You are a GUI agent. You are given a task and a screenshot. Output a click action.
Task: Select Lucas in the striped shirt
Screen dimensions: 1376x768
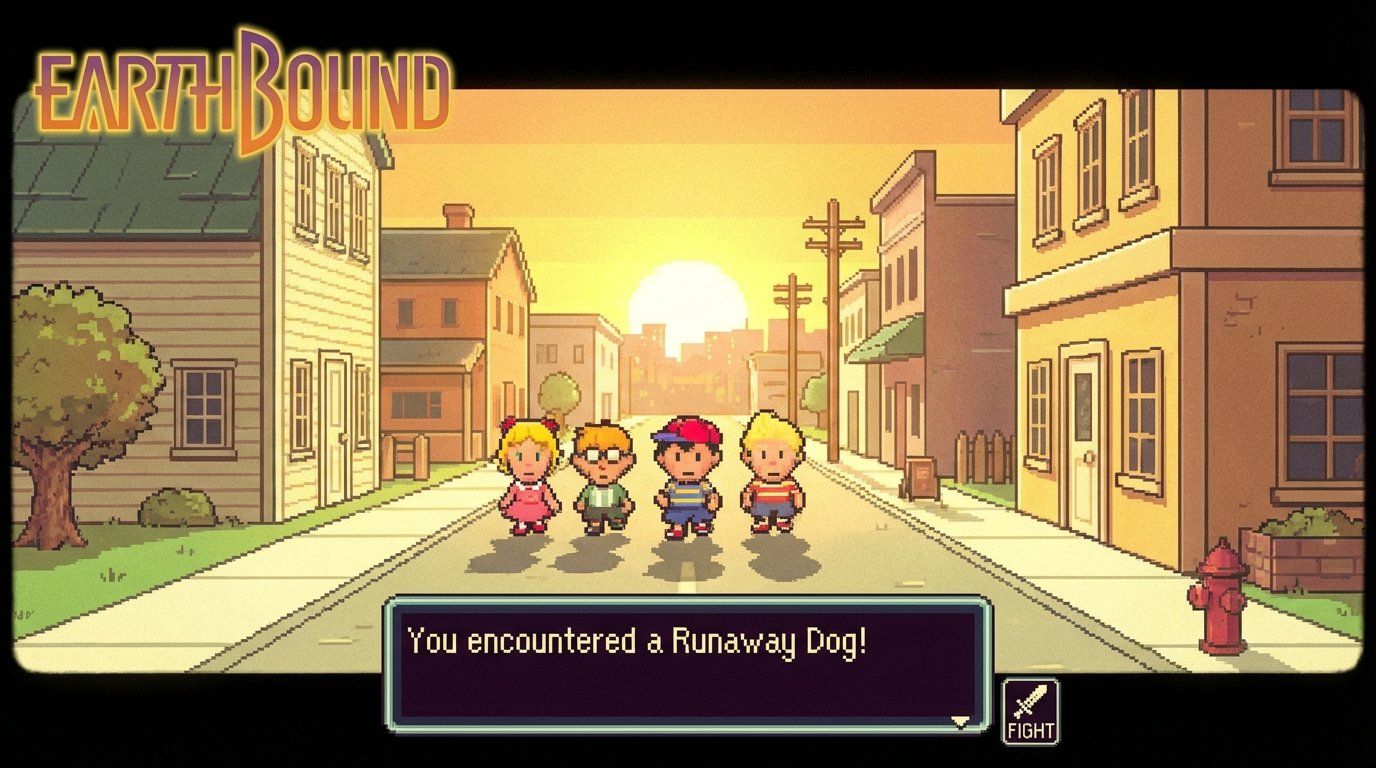click(x=770, y=480)
